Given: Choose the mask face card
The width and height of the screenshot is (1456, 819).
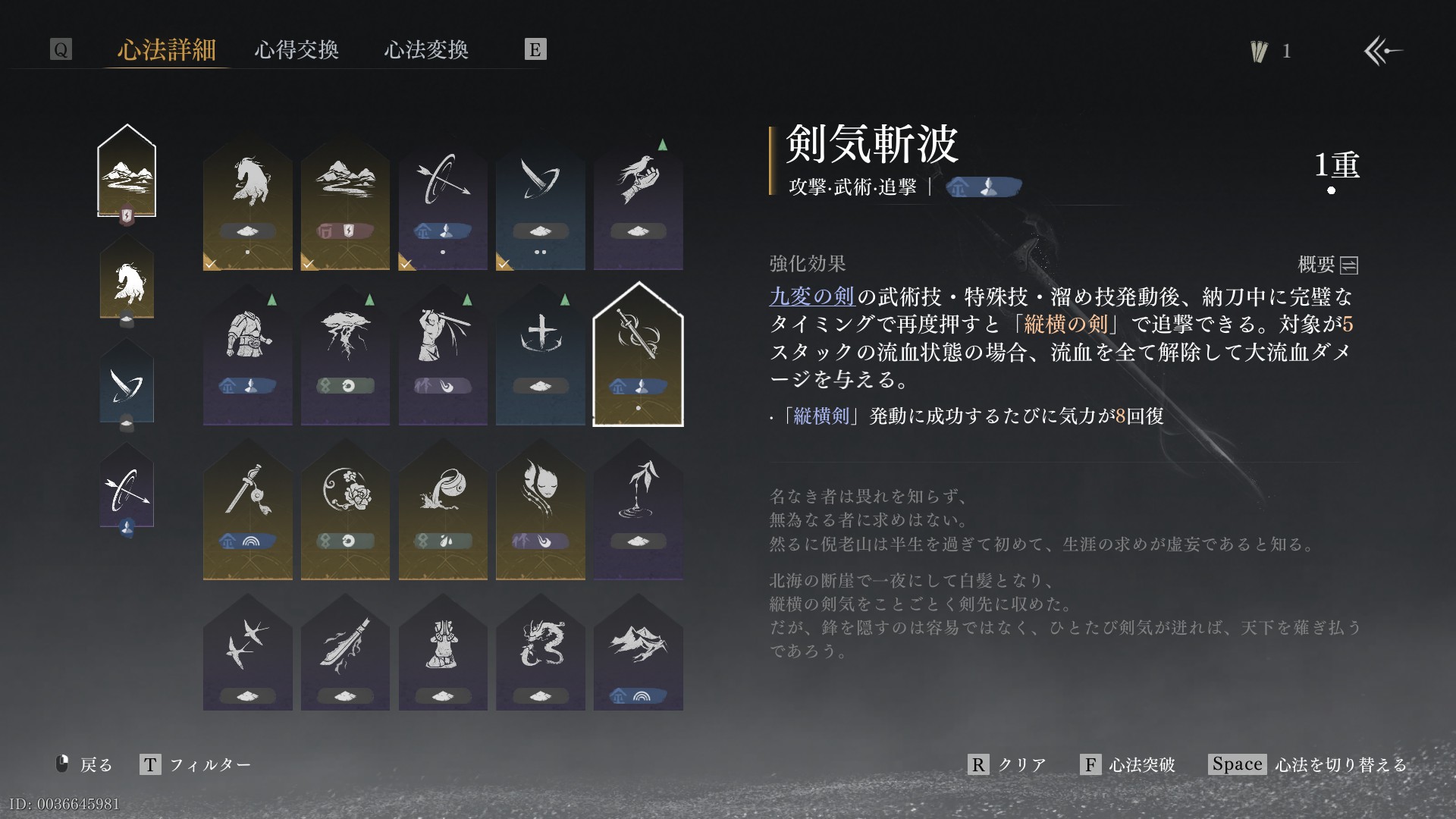Looking at the screenshot, I should tap(540, 508).
